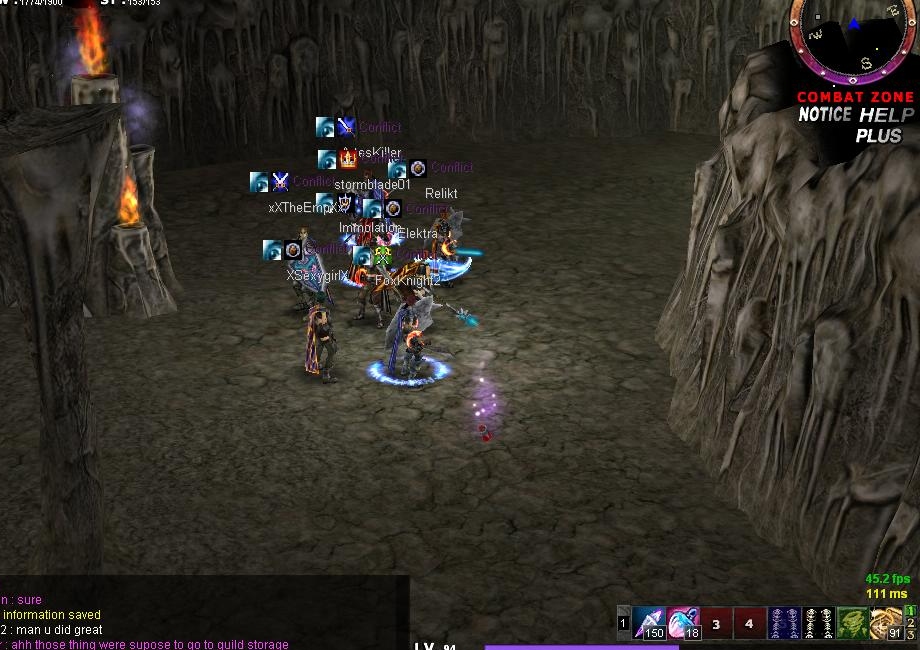920x650 pixels.
Task: Activate the blue skeleton totem skill
Action: [x=786, y=622]
